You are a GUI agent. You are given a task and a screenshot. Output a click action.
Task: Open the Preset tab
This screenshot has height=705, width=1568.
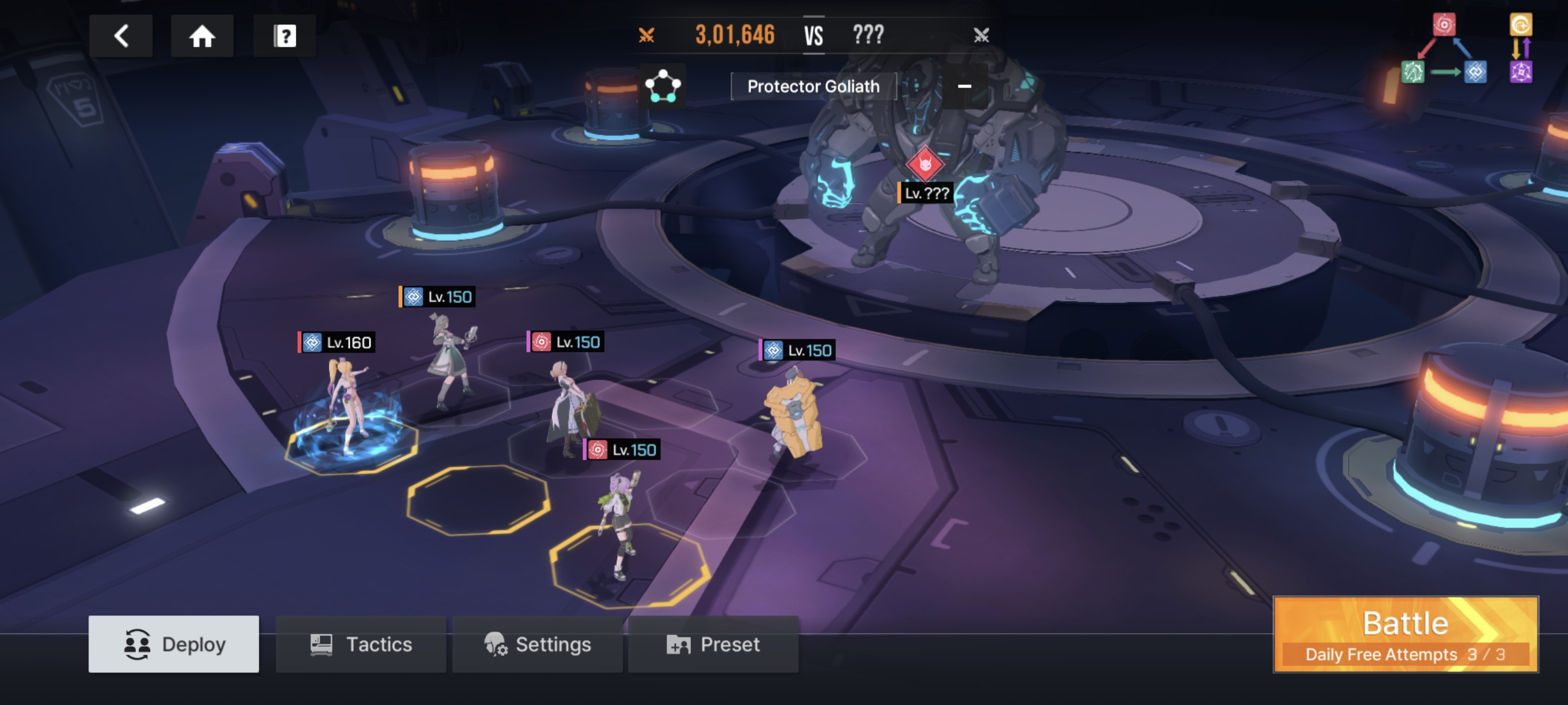point(713,644)
